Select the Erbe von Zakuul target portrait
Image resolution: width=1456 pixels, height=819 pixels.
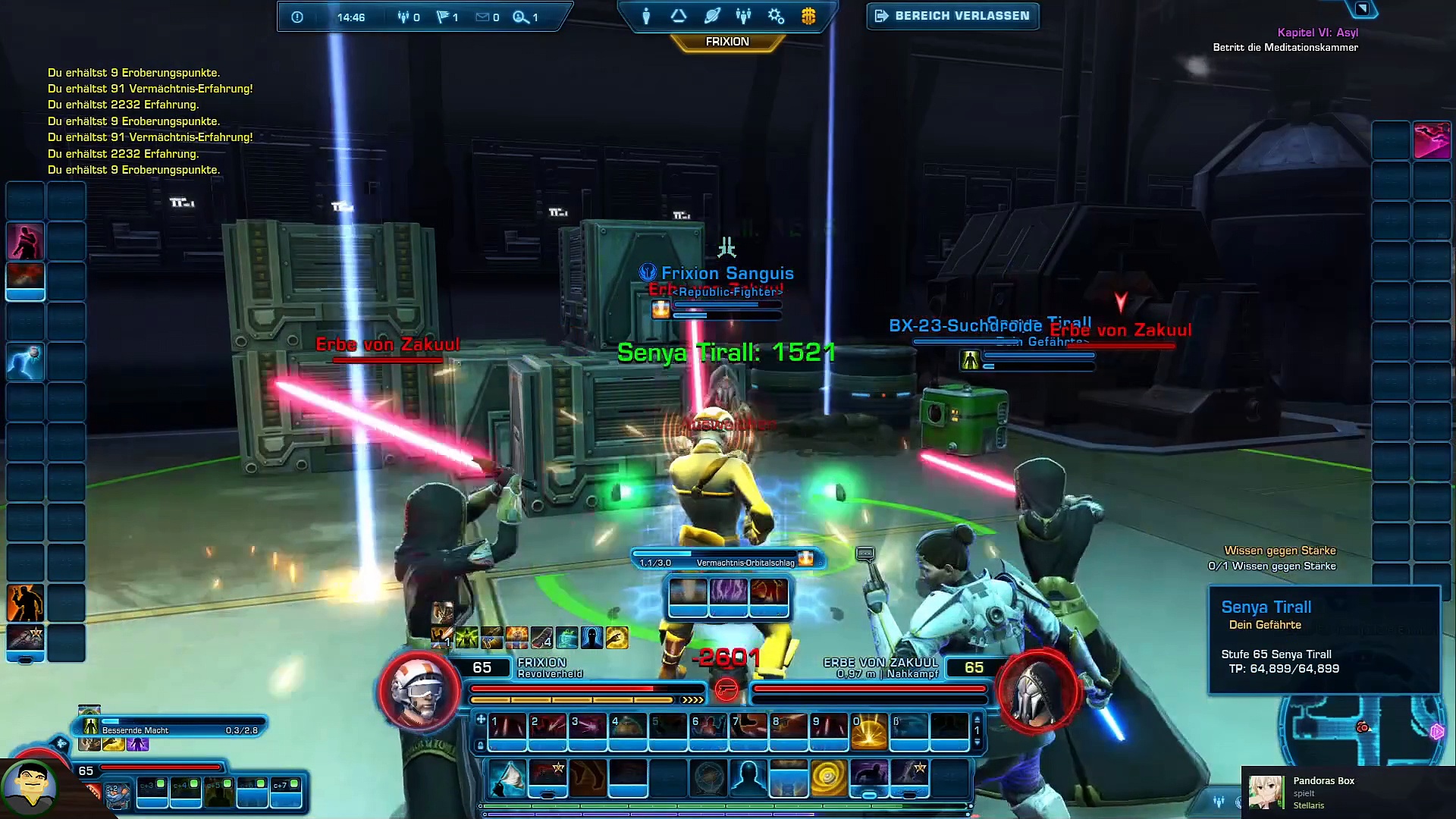(1037, 691)
